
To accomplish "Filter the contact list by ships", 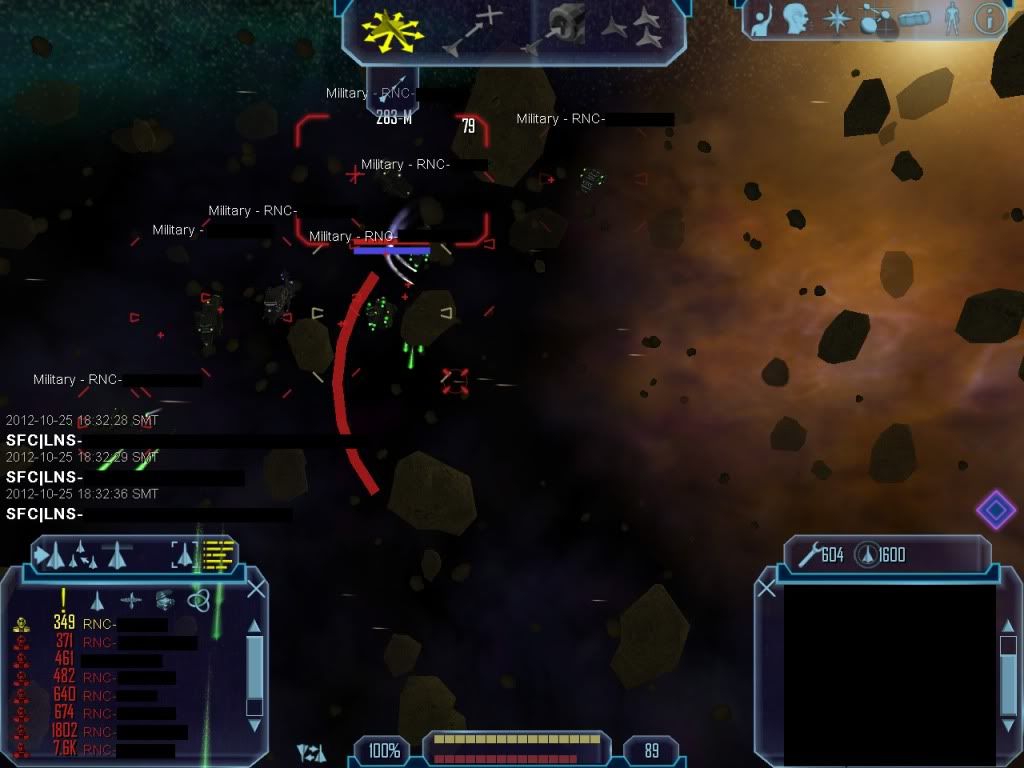I will (97, 600).
